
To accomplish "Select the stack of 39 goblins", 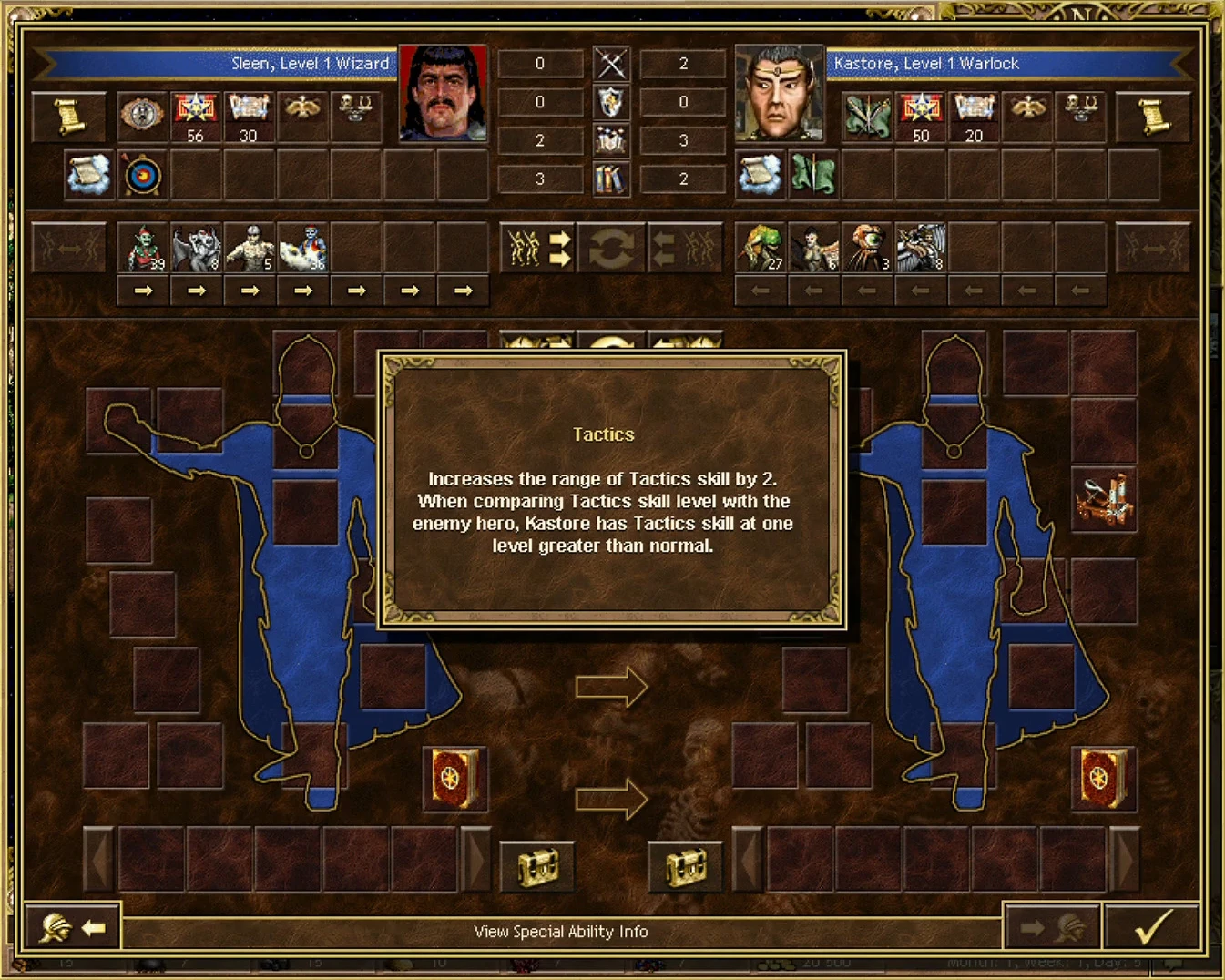I will (x=144, y=247).
